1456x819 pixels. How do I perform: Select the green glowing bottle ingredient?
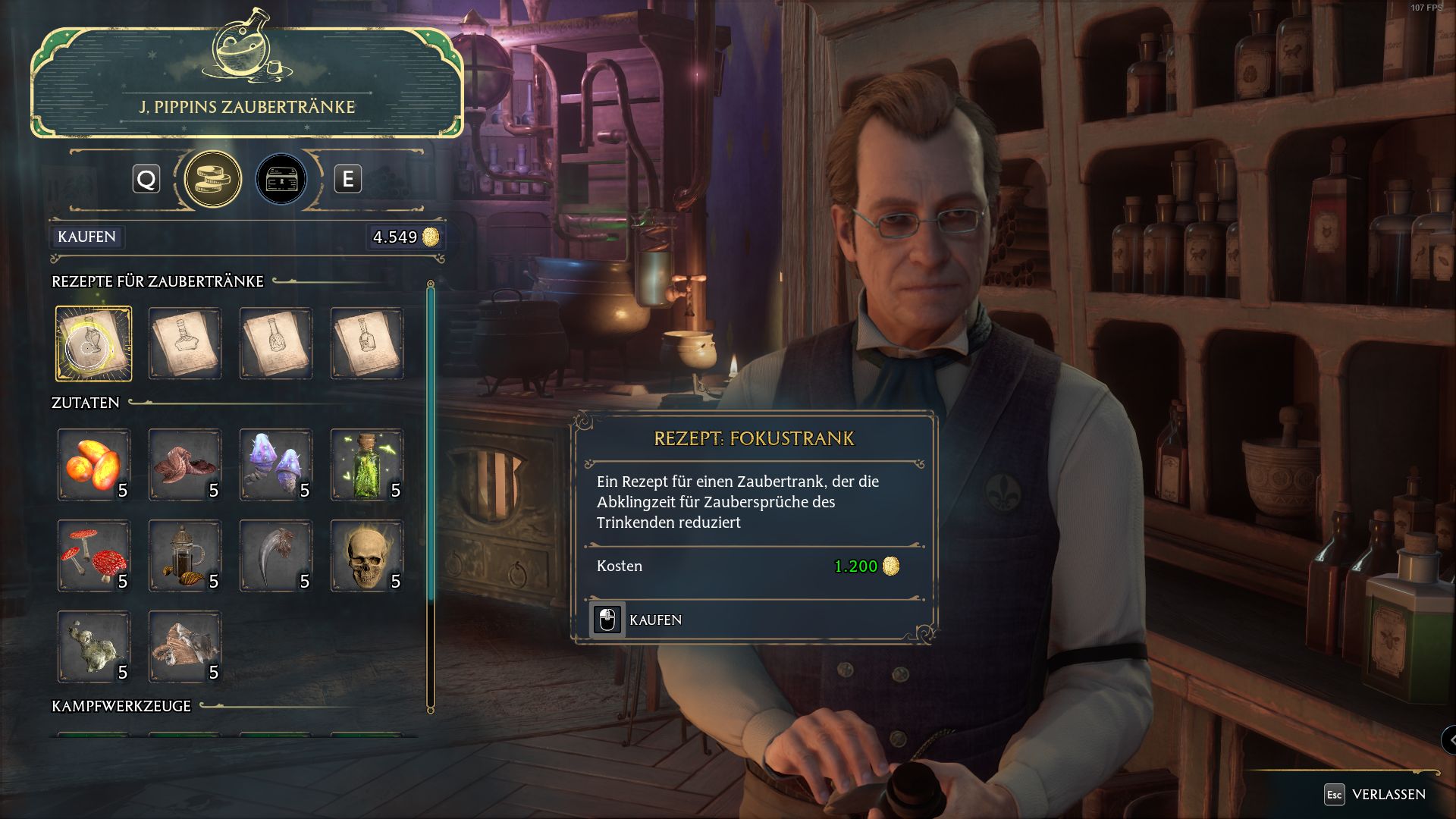click(366, 465)
